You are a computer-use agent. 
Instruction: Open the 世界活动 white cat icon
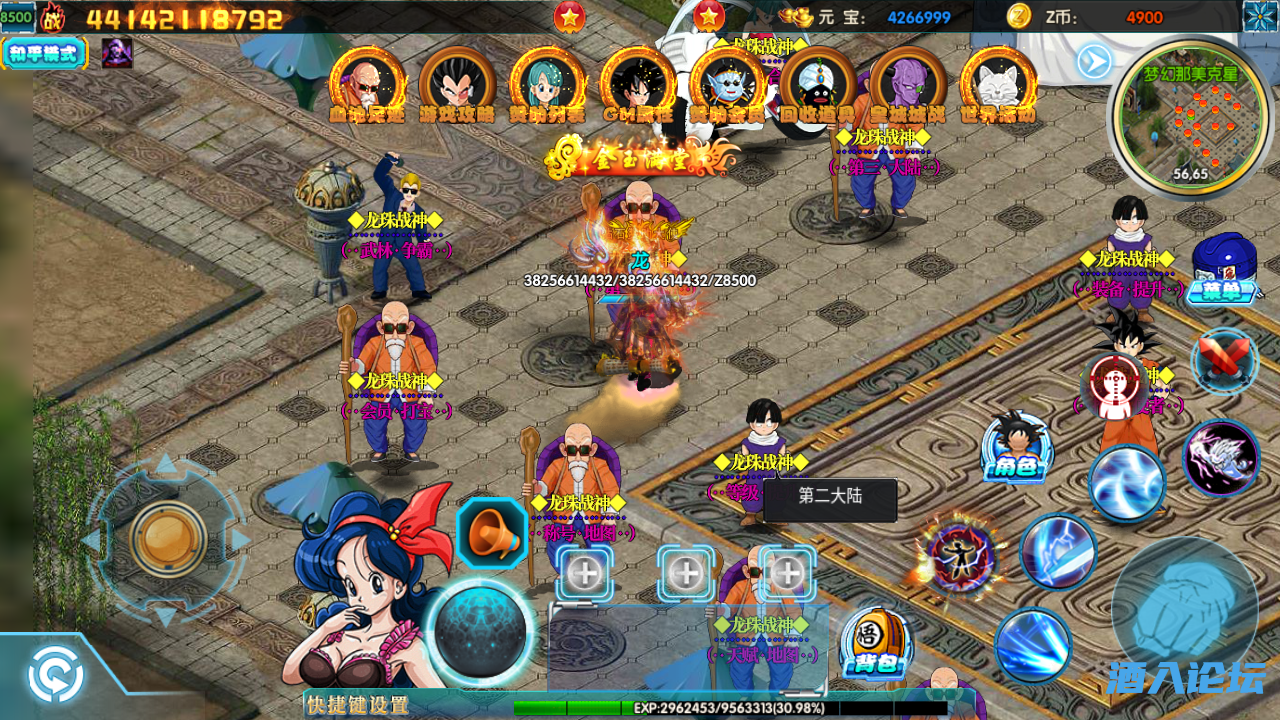997,84
